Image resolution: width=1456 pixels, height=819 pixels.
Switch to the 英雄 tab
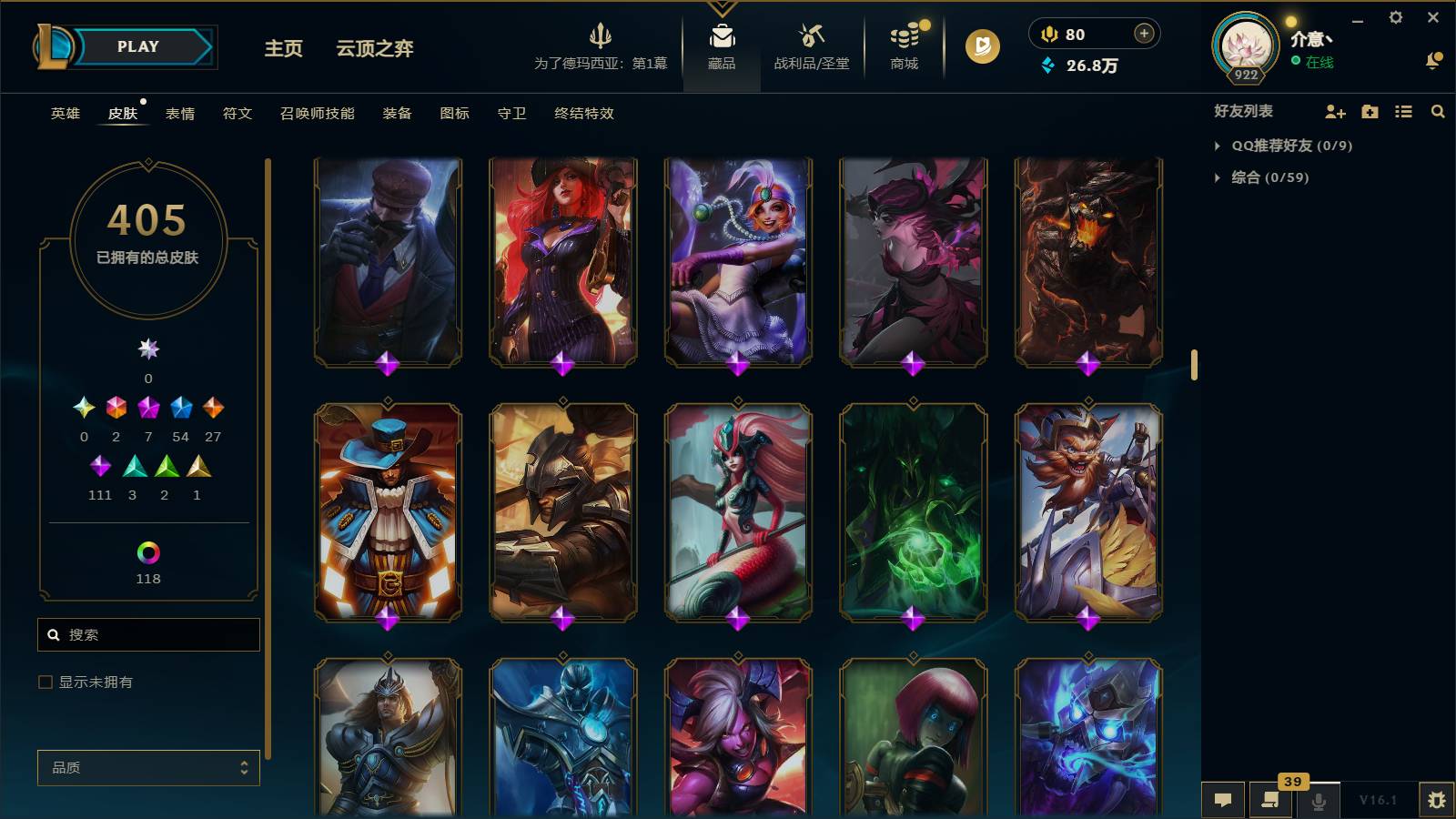click(64, 113)
